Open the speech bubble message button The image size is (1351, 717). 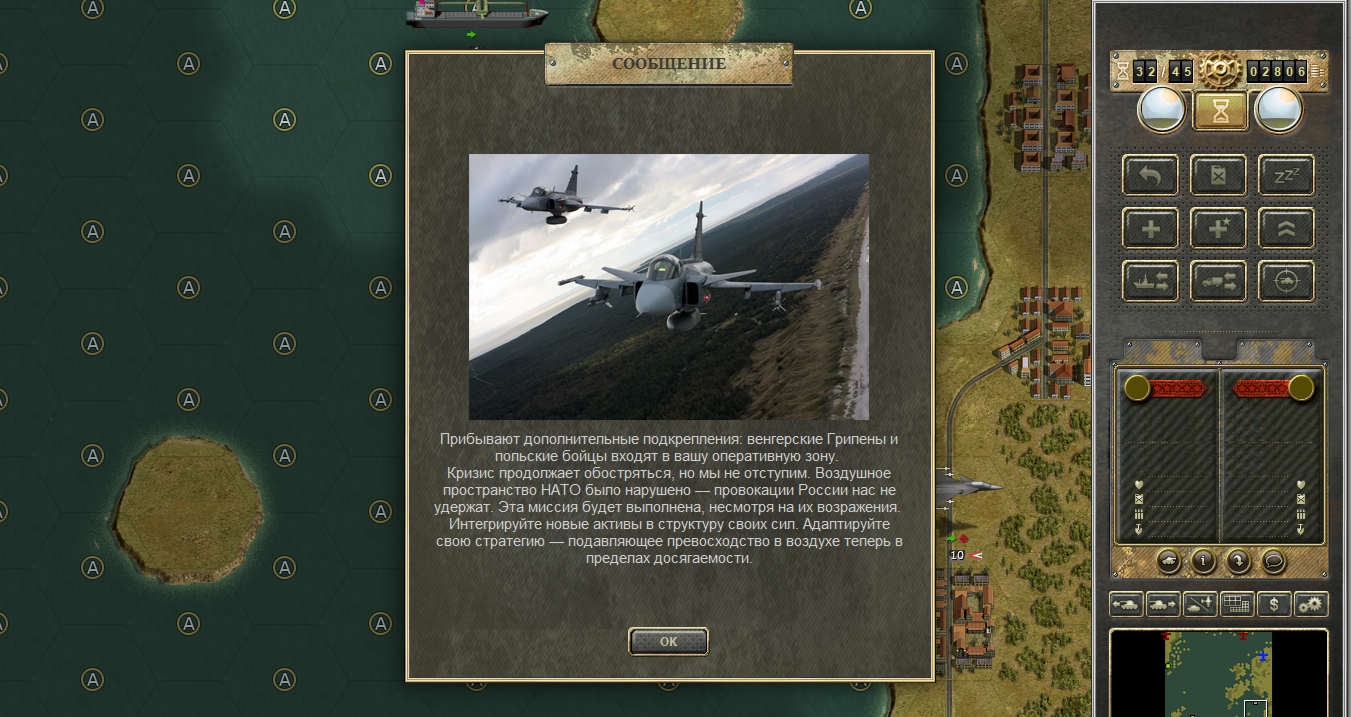pyautogui.click(x=1273, y=561)
